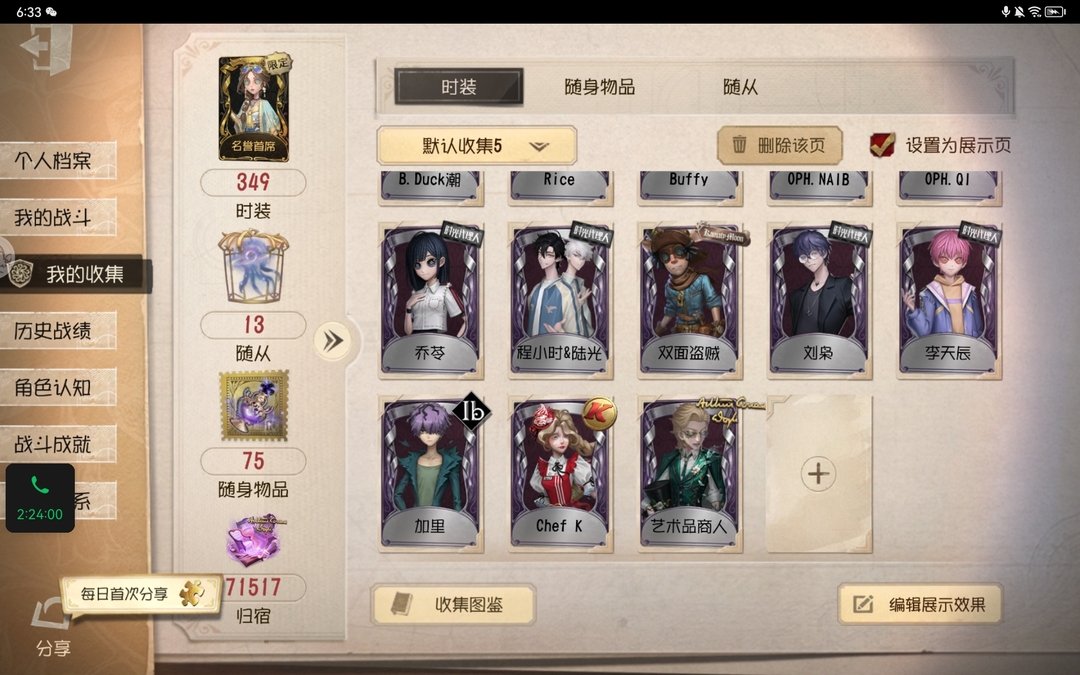The image size is (1080, 675).
Task: Choose the 双面盗贼 costume card
Action: coord(689,300)
